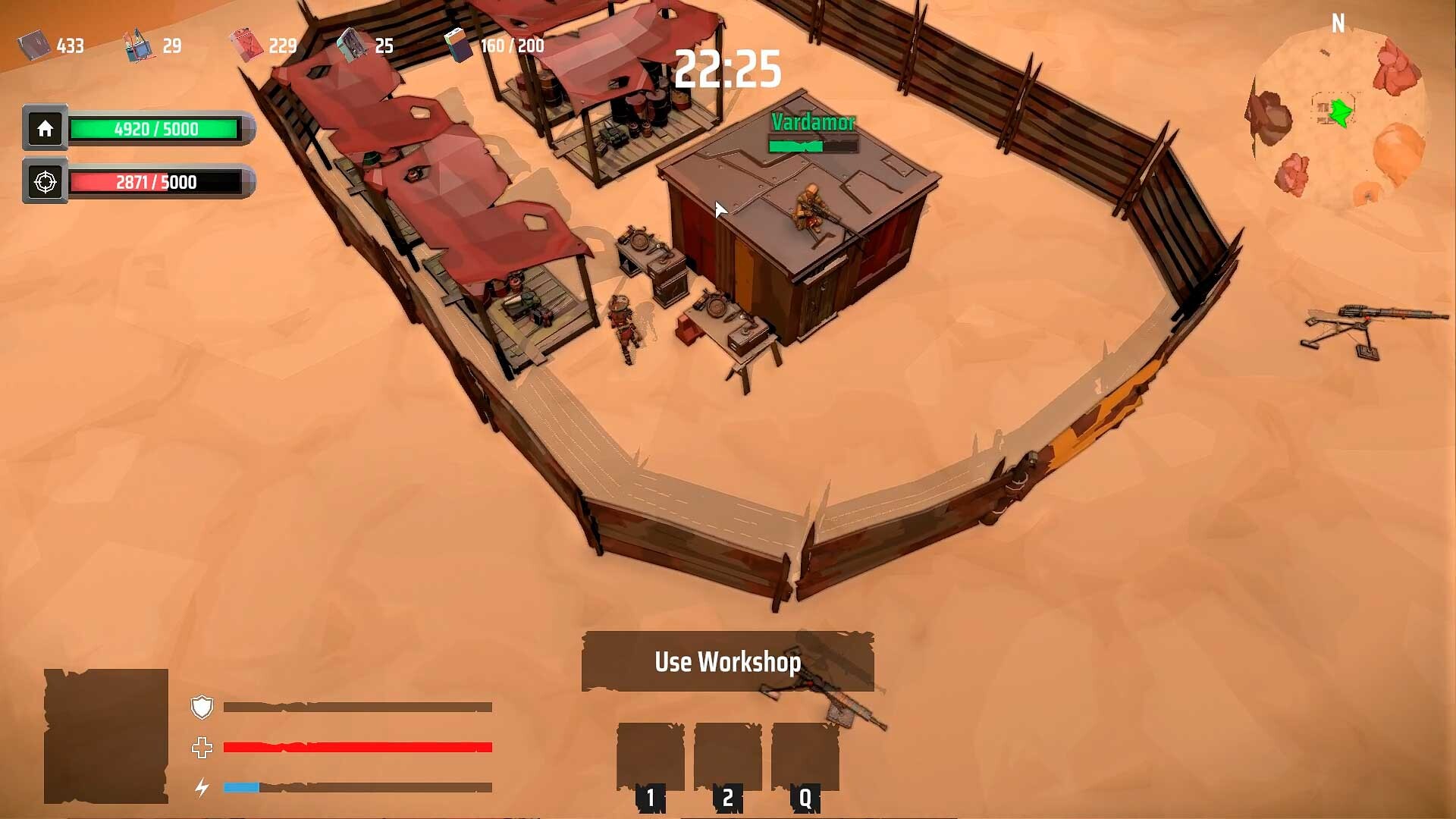The width and height of the screenshot is (1456, 819).
Task: Click the shield stat icon above the health bar
Action: pyautogui.click(x=201, y=706)
